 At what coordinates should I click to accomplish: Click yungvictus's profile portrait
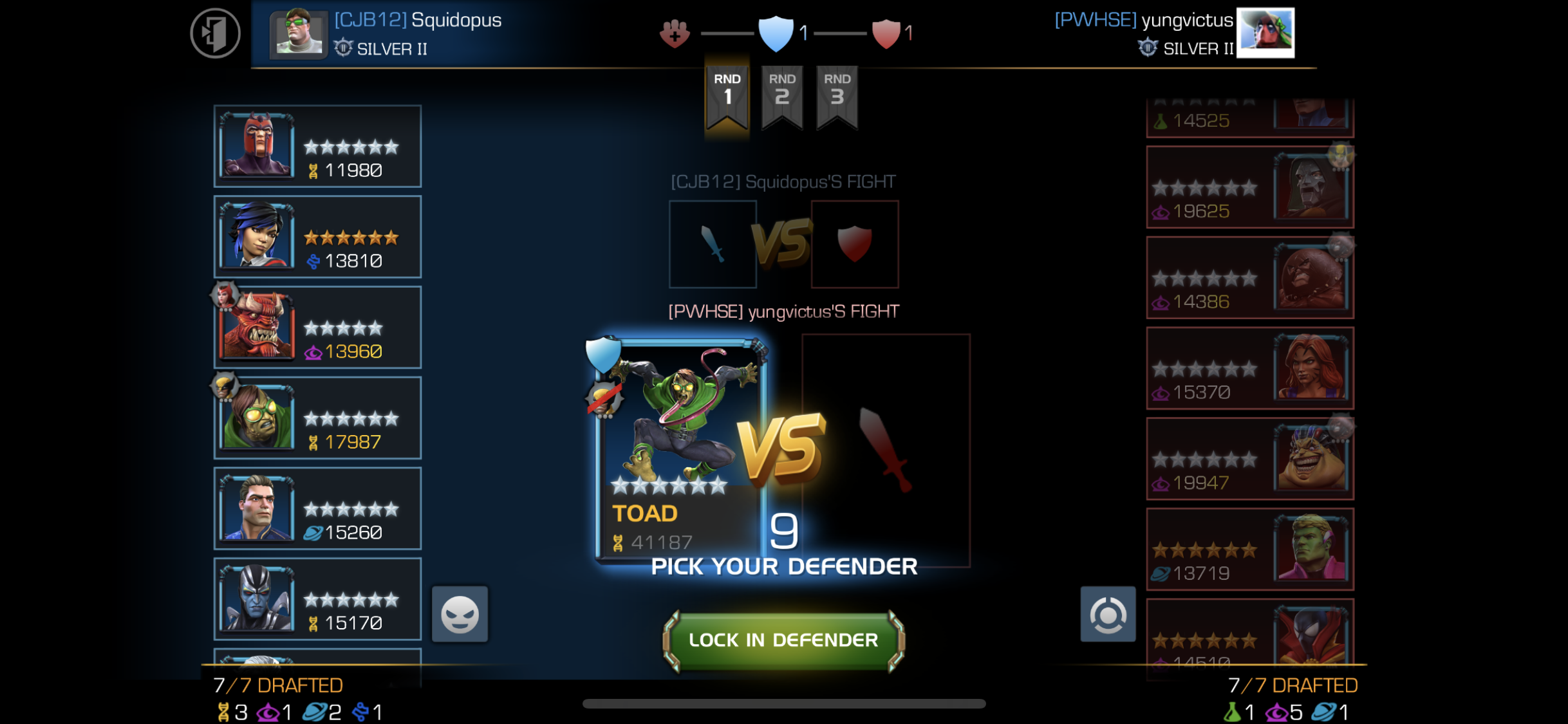[x=1265, y=33]
